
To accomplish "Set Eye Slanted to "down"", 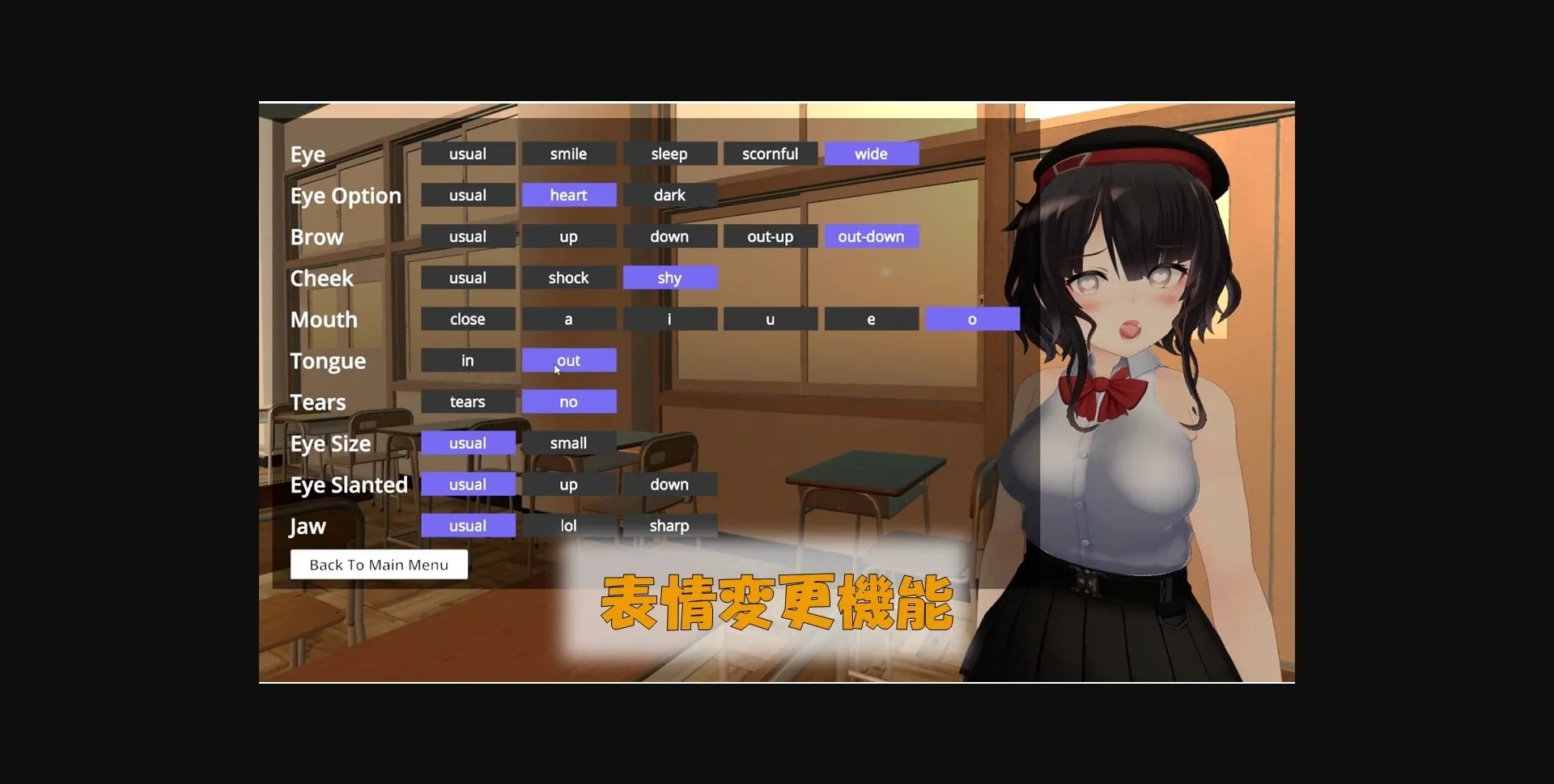I will coord(669,484).
